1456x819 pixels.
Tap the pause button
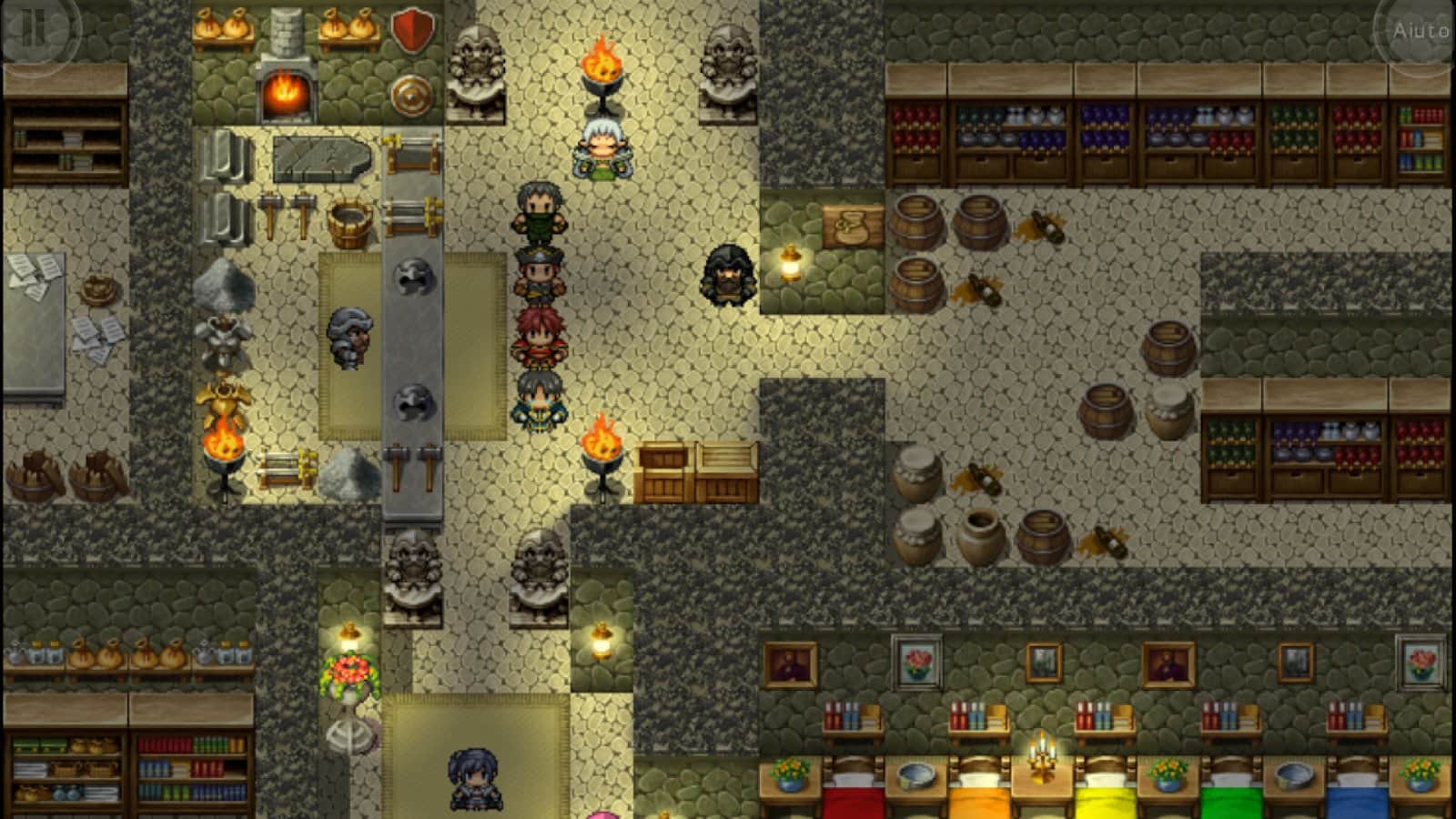click(x=34, y=27)
